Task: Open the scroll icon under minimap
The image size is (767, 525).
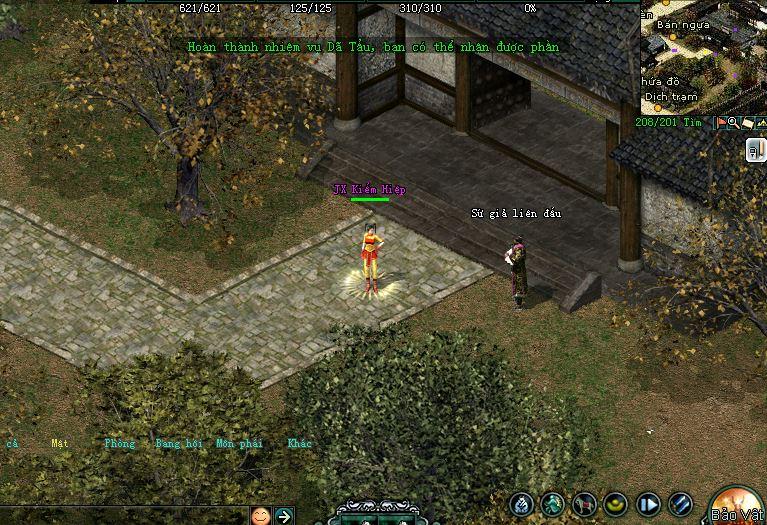Action: [x=747, y=123]
